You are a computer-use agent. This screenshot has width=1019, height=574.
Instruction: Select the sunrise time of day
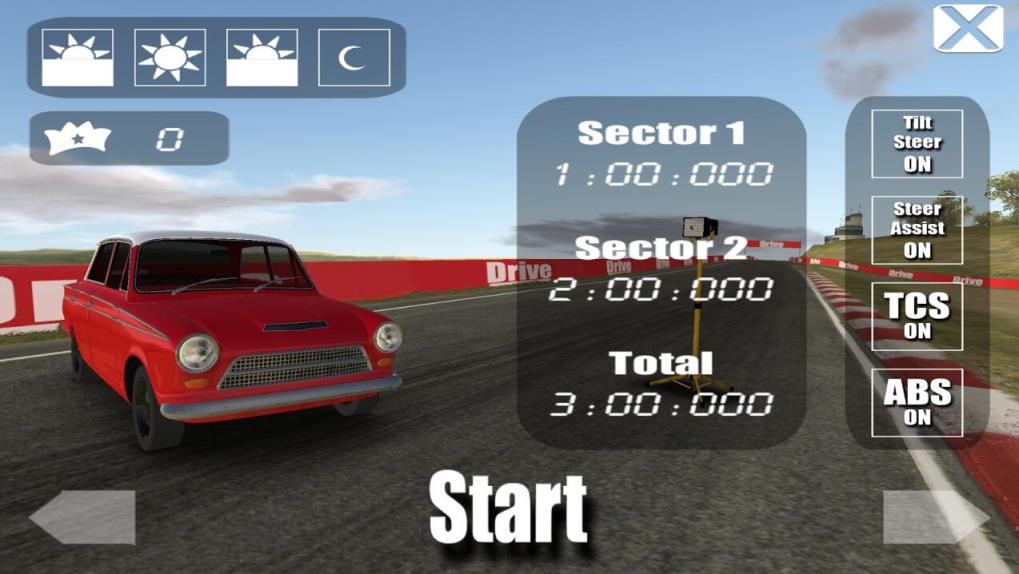77,57
